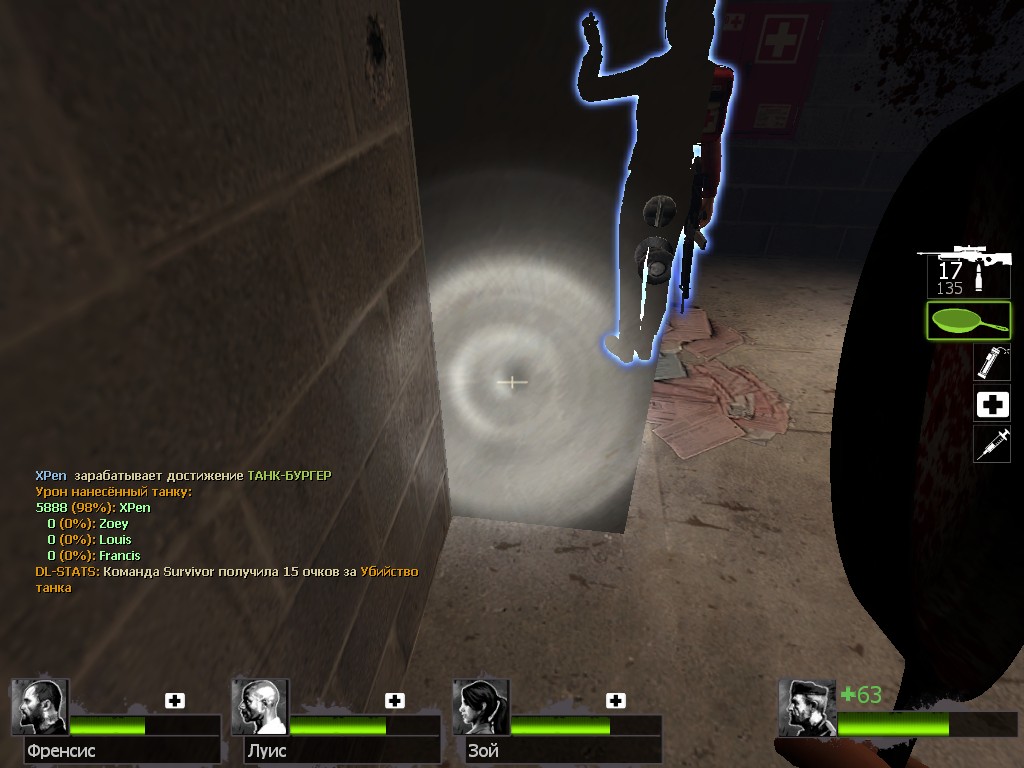Select the adrenaline syringe slot
The height and width of the screenshot is (768, 1024).
pyautogui.click(x=992, y=444)
